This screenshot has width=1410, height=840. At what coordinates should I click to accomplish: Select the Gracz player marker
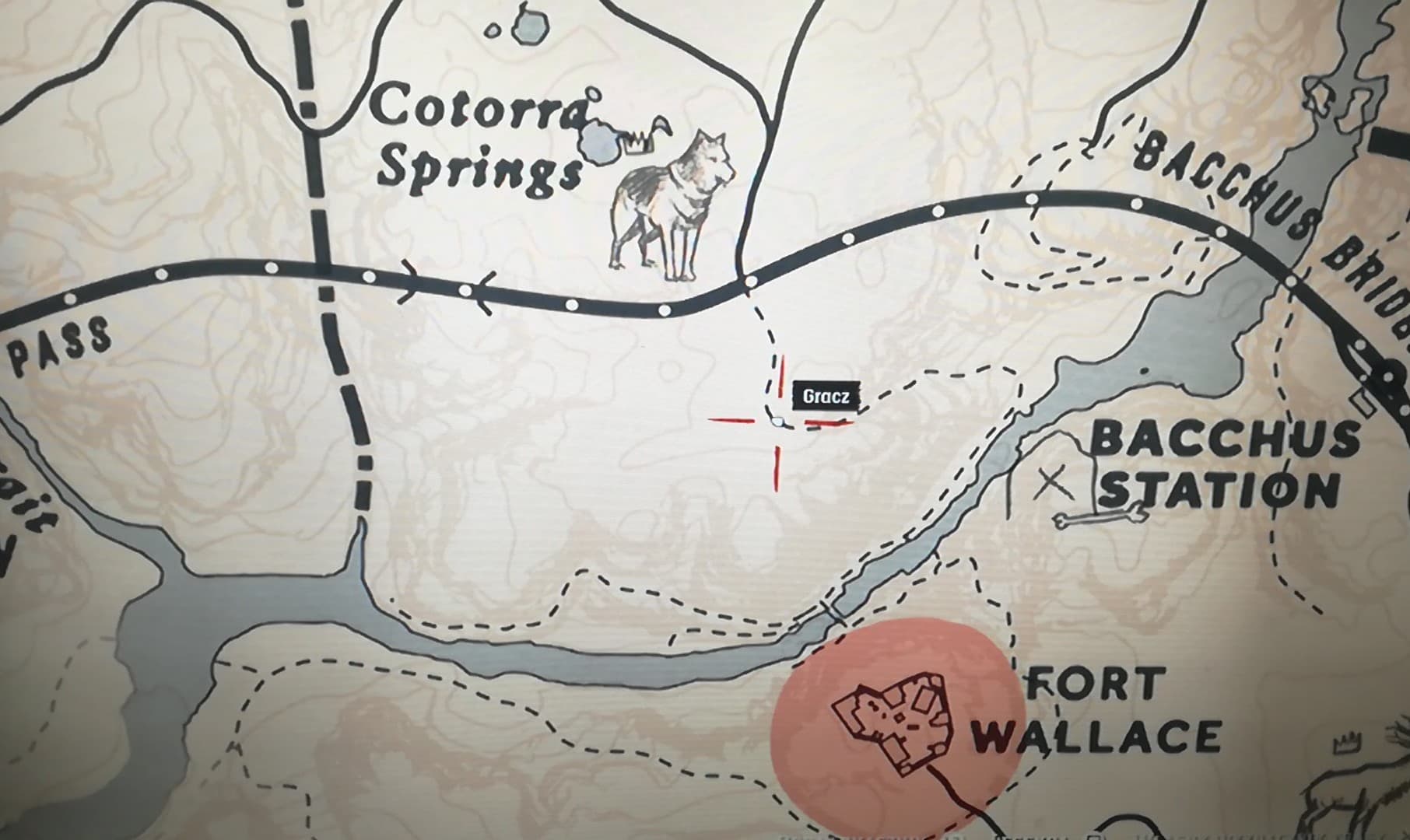pyautogui.click(x=775, y=421)
